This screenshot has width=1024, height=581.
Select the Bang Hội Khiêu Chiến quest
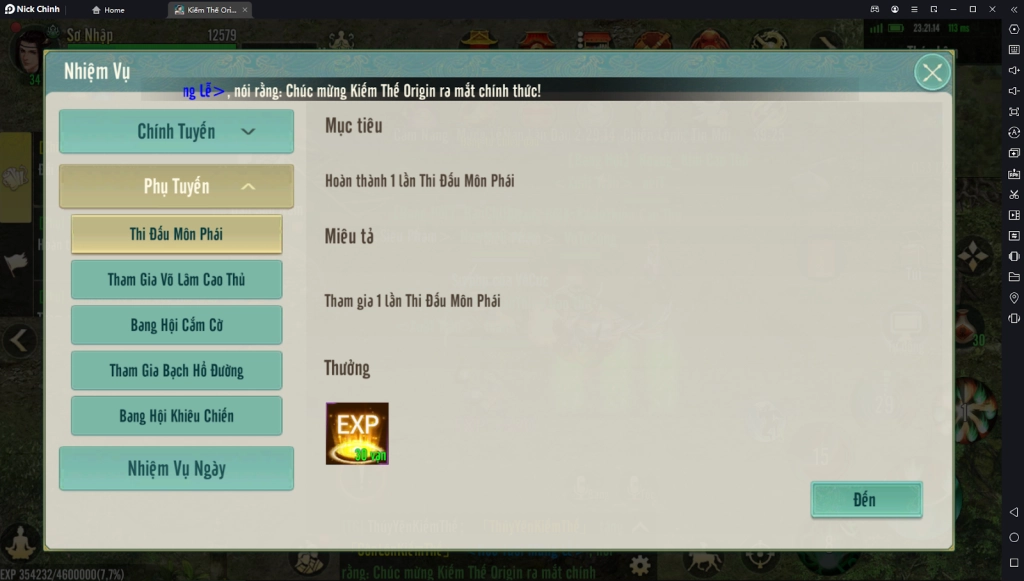[x=176, y=416]
